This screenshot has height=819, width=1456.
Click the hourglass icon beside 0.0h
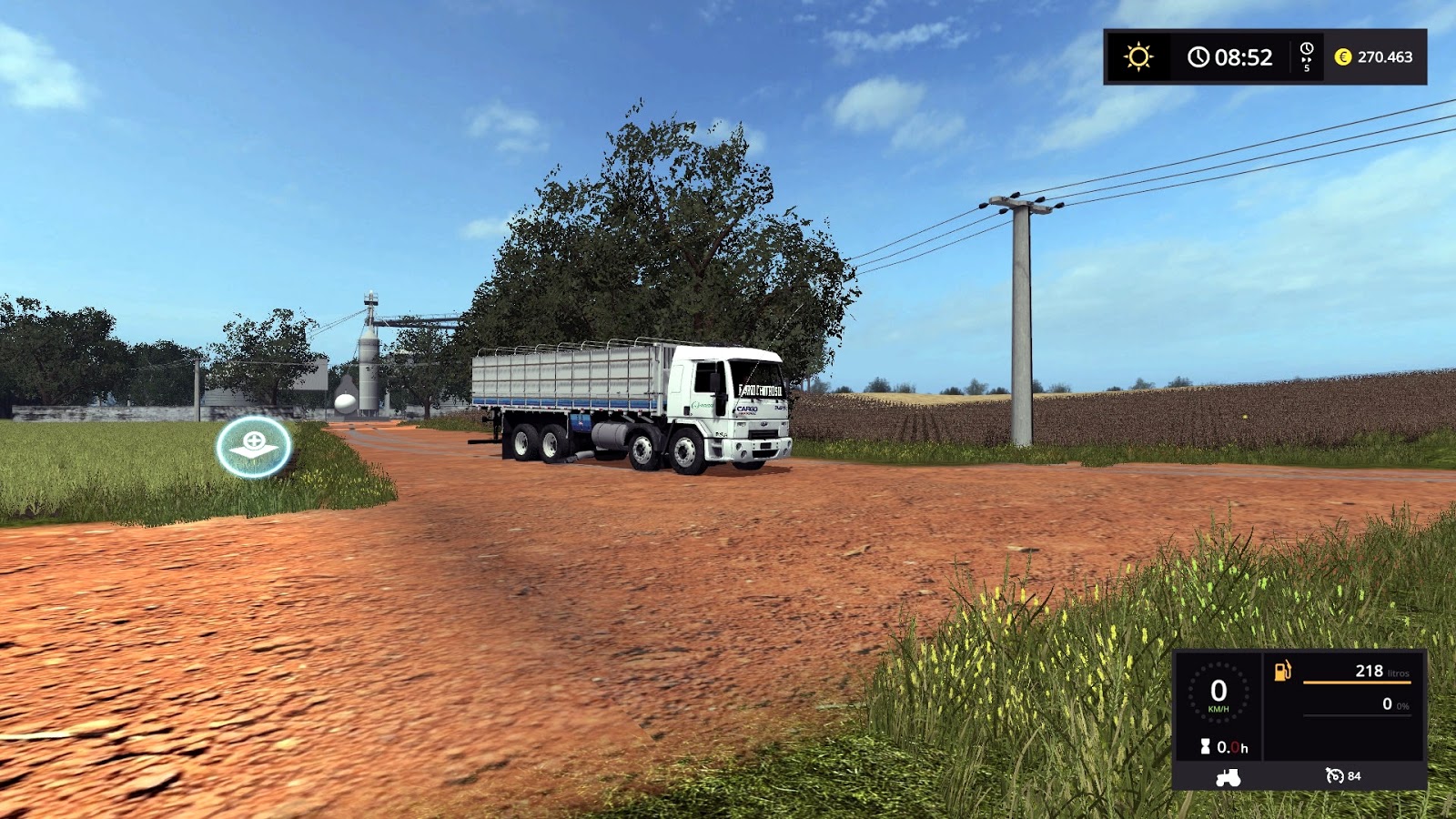tap(1206, 746)
